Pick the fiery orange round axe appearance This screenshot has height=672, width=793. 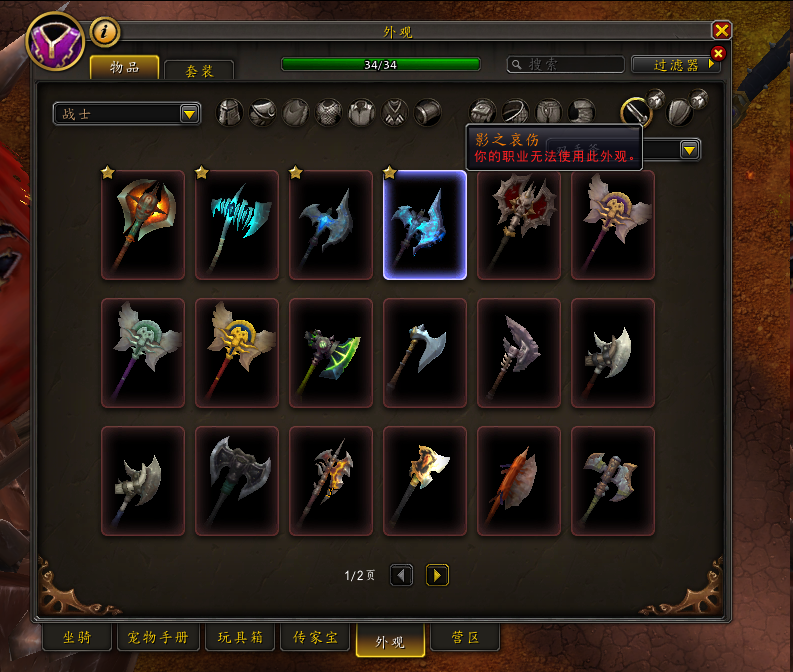click(143, 225)
